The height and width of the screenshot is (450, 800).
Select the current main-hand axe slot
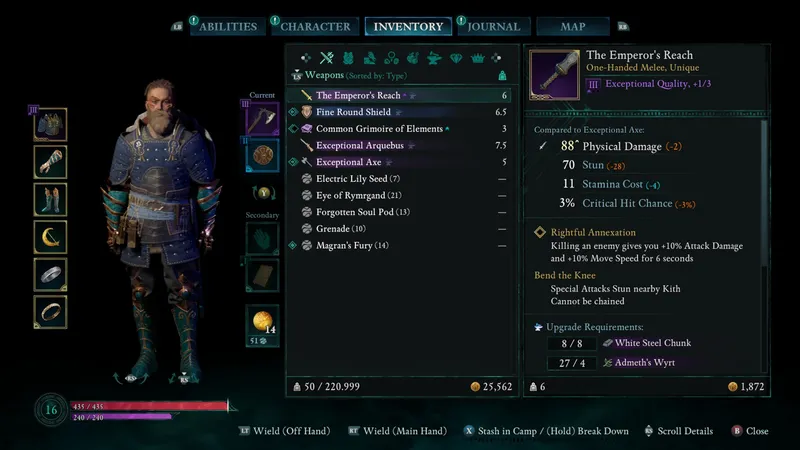tap(263, 119)
